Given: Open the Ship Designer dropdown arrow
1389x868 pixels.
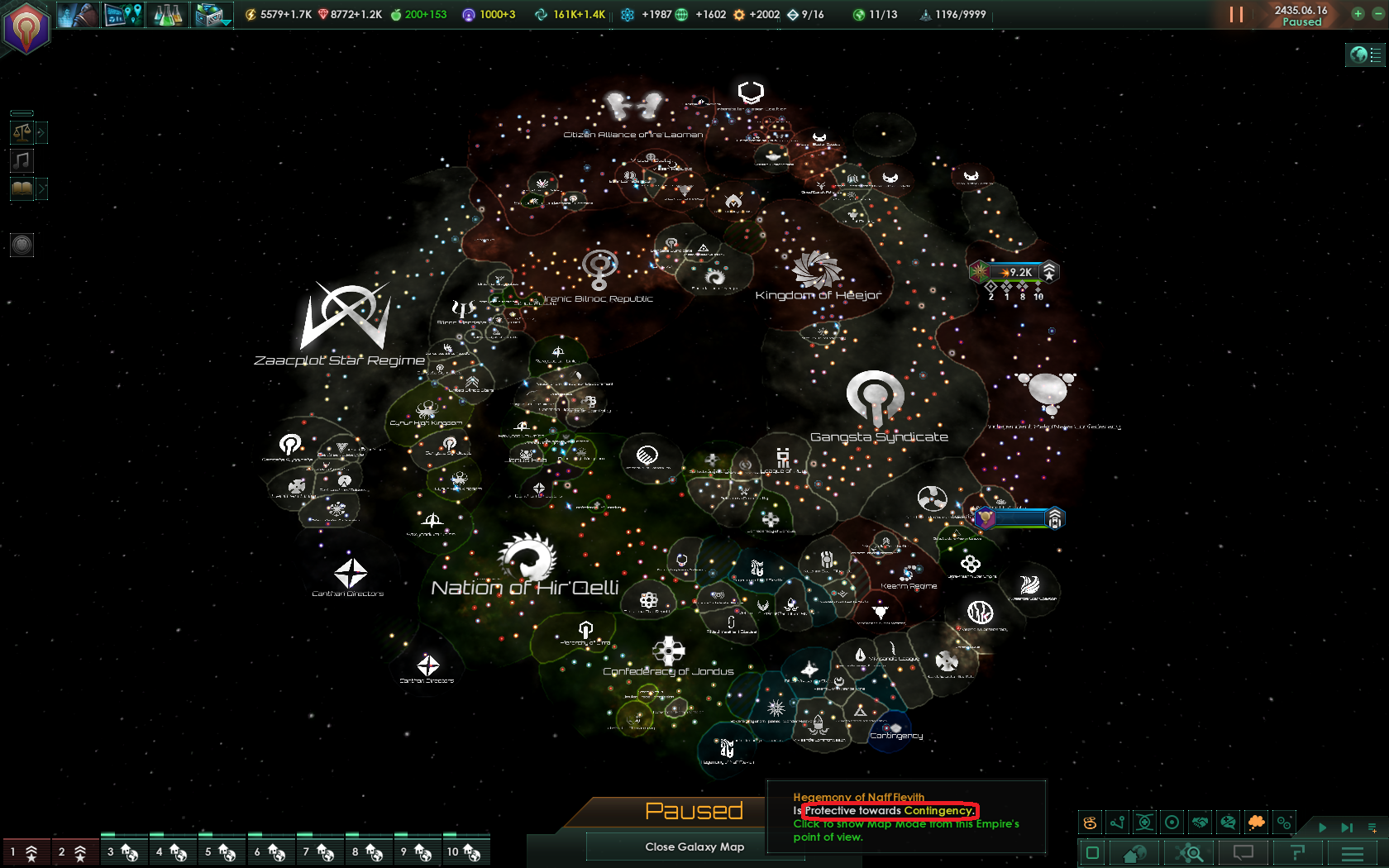Looking at the screenshot, I should pyautogui.click(x=228, y=22).
